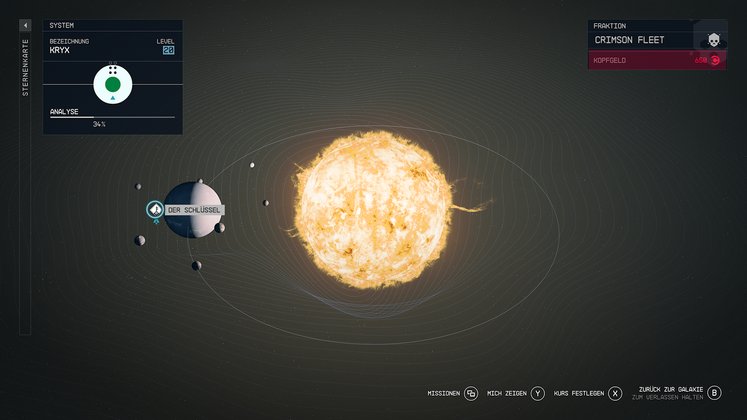Click the green planet diagram in the system panel
This screenshot has width=747, height=420.
(x=113, y=85)
